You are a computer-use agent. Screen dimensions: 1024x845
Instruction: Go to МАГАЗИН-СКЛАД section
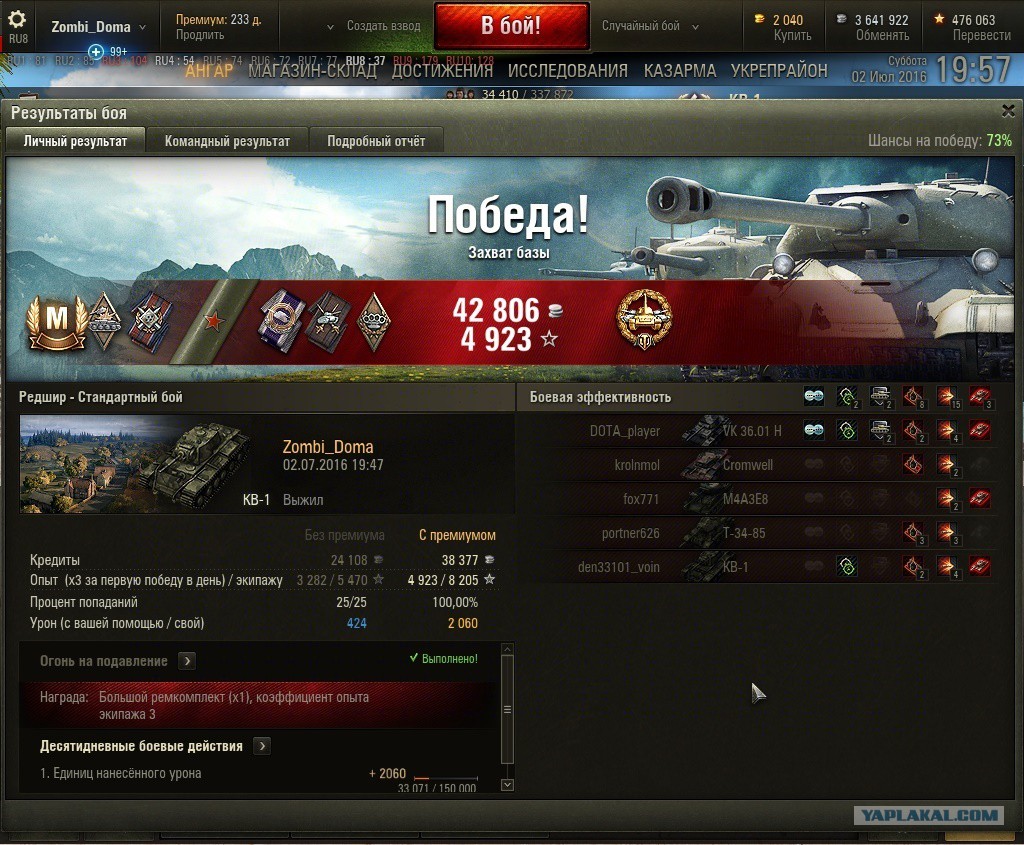click(312, 71)
